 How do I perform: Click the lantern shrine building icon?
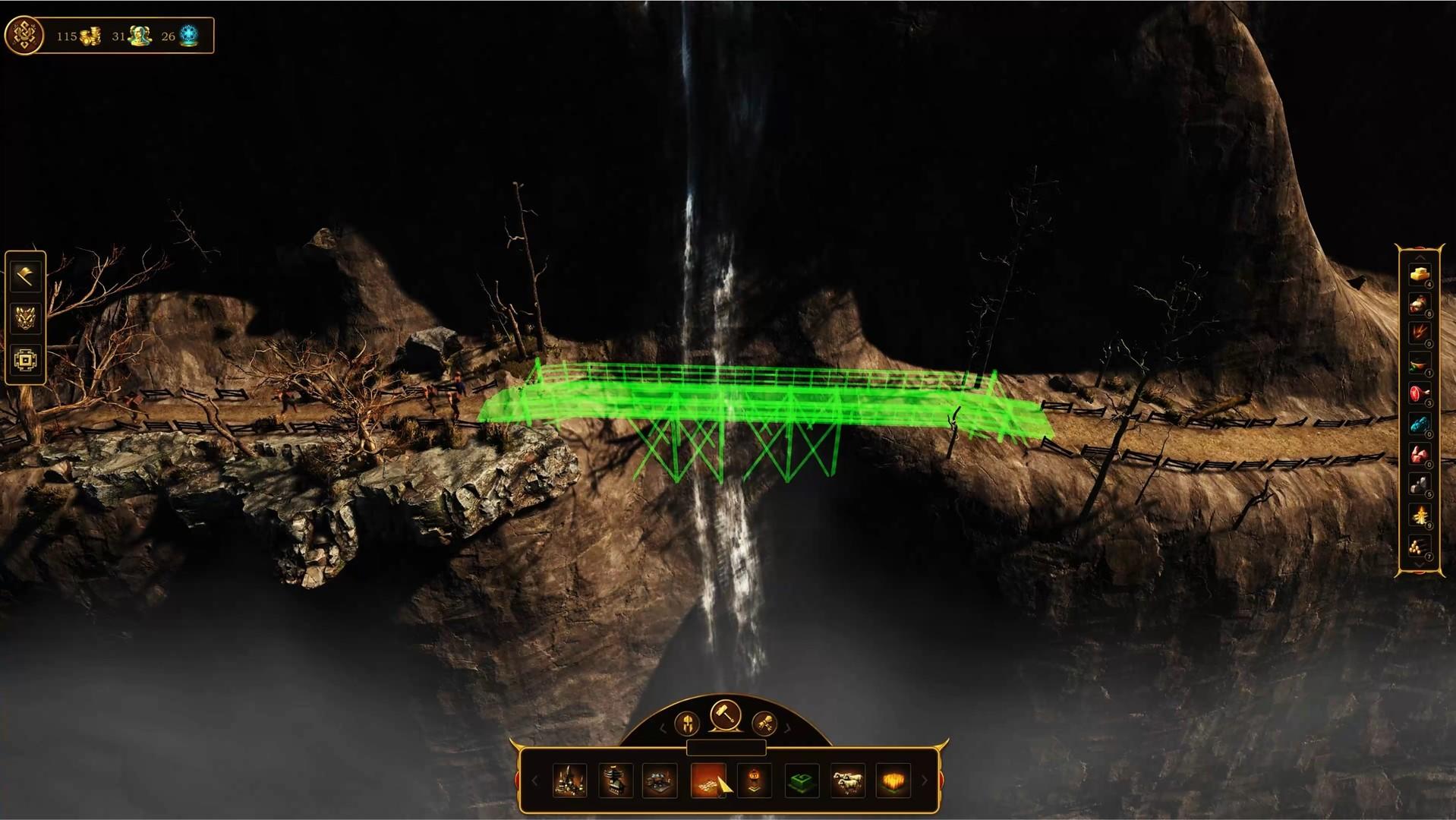[x=755, y=779]
